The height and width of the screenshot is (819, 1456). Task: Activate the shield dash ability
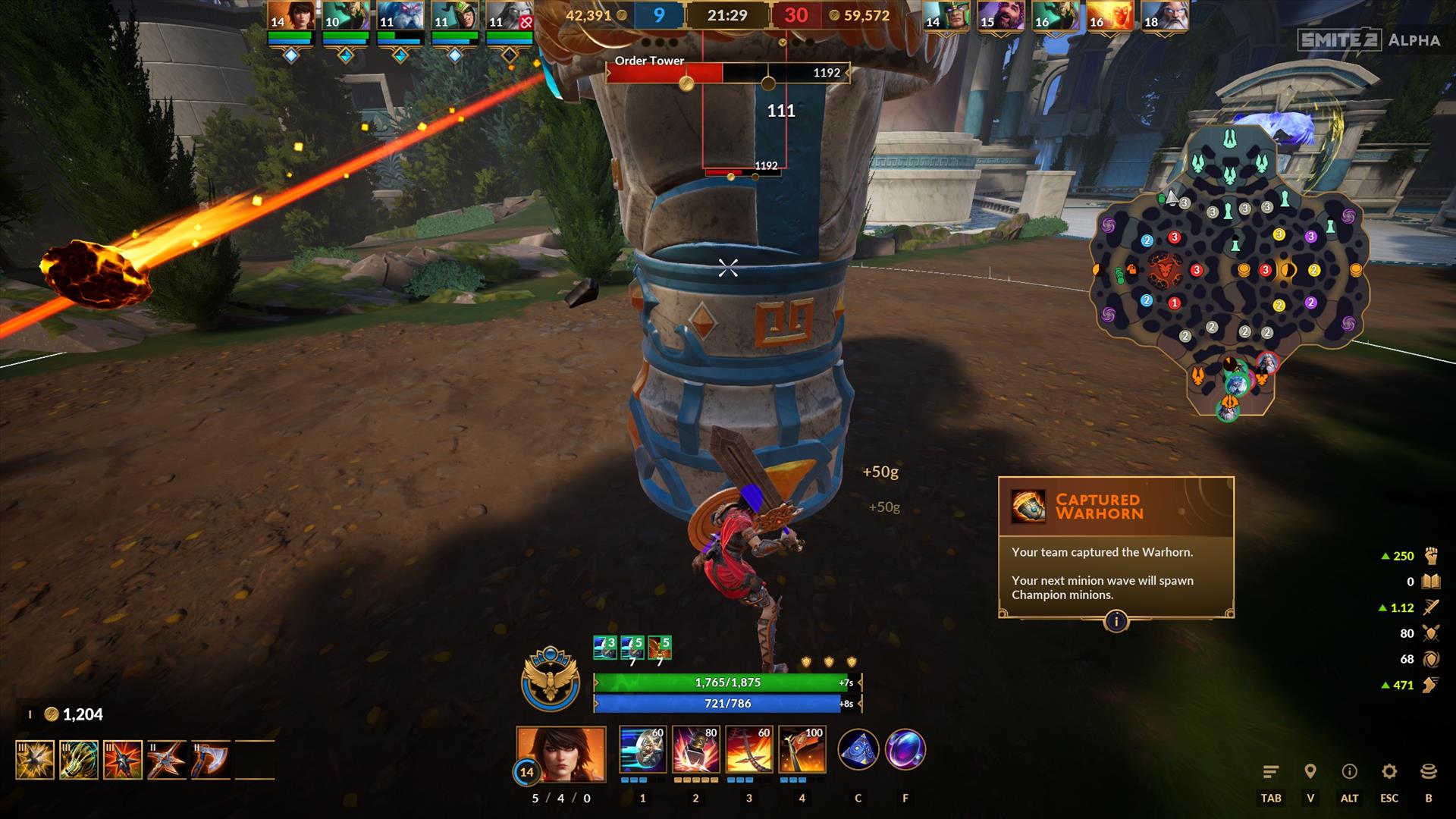point(642,750)
